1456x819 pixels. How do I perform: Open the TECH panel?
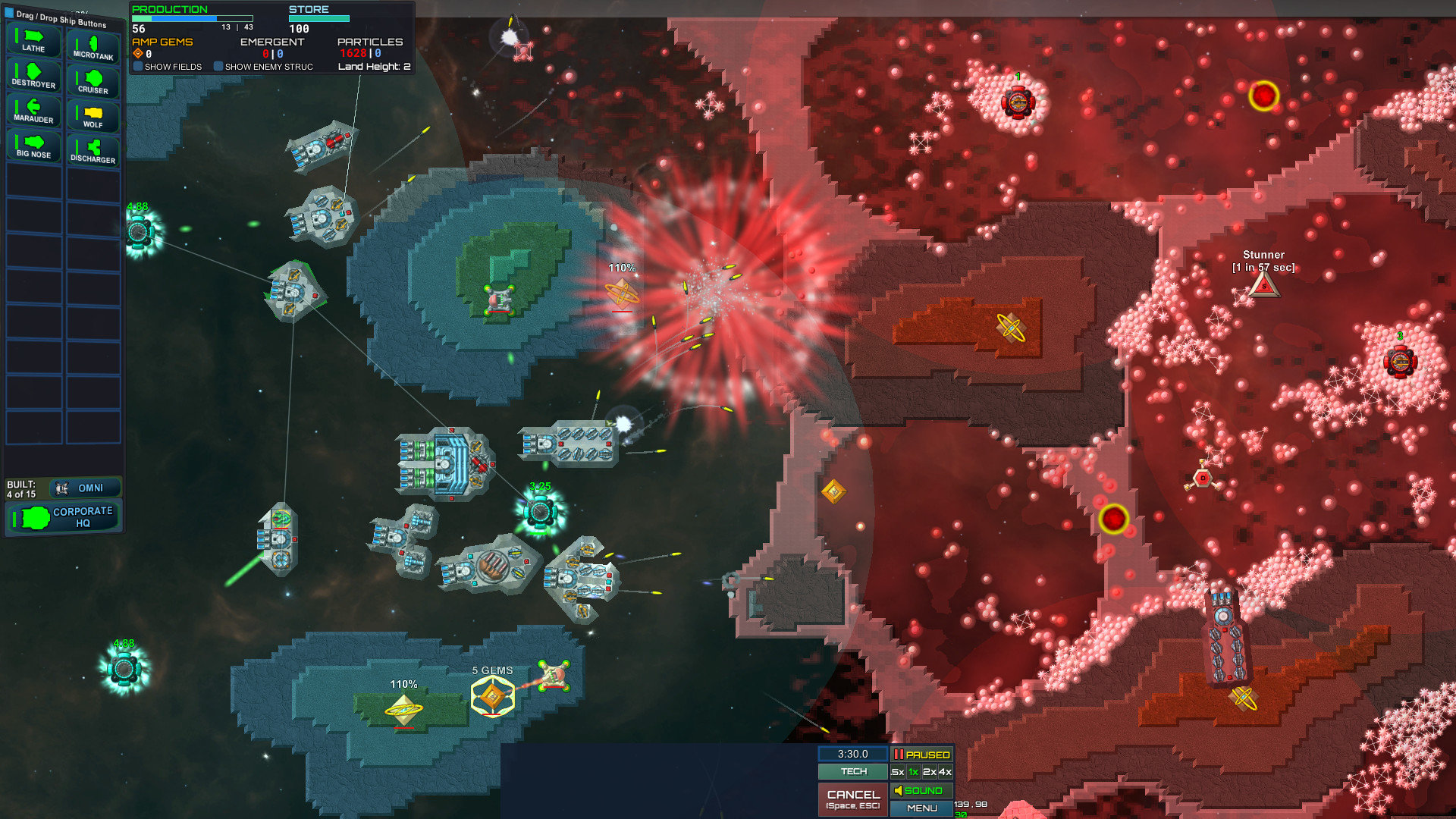click(x=852, y=771)
